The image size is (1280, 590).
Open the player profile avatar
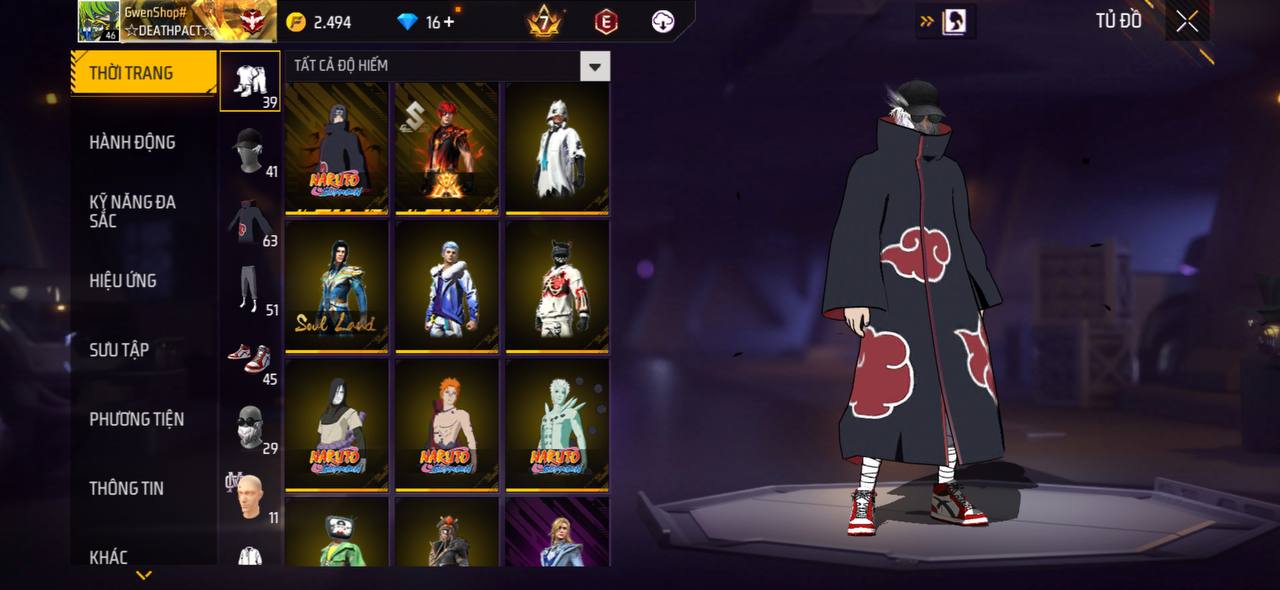[99, 21]
